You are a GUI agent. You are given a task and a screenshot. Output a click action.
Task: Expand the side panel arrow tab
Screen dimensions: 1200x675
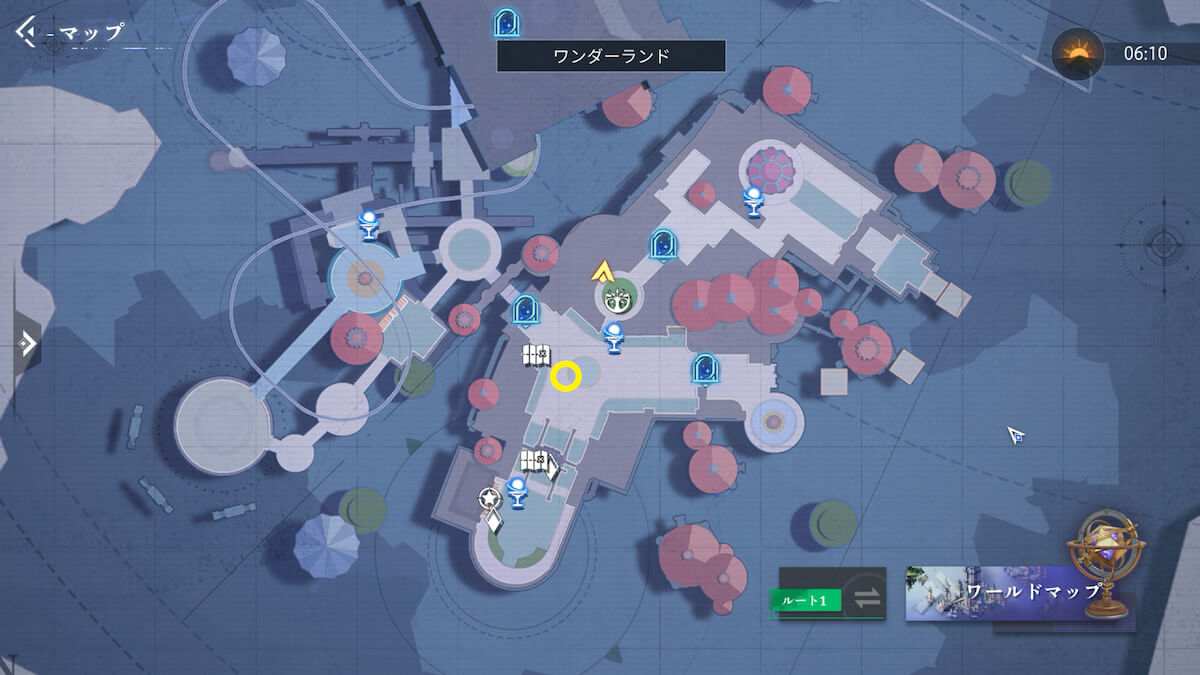tap(27, 344)
